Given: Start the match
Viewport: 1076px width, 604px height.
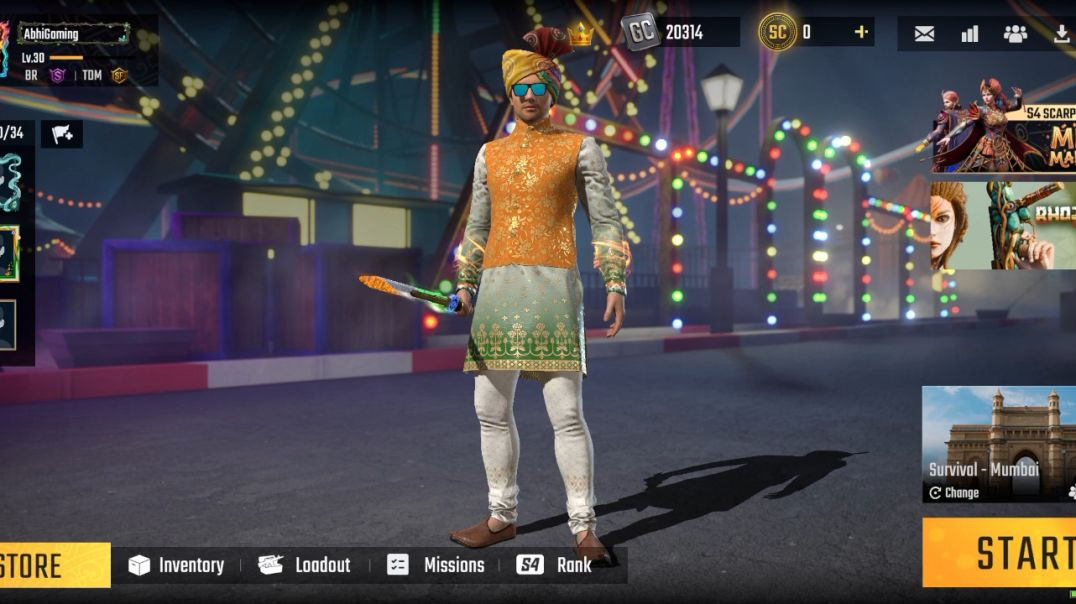Looking at the screenshot, I should click(x=1010, y=553).
